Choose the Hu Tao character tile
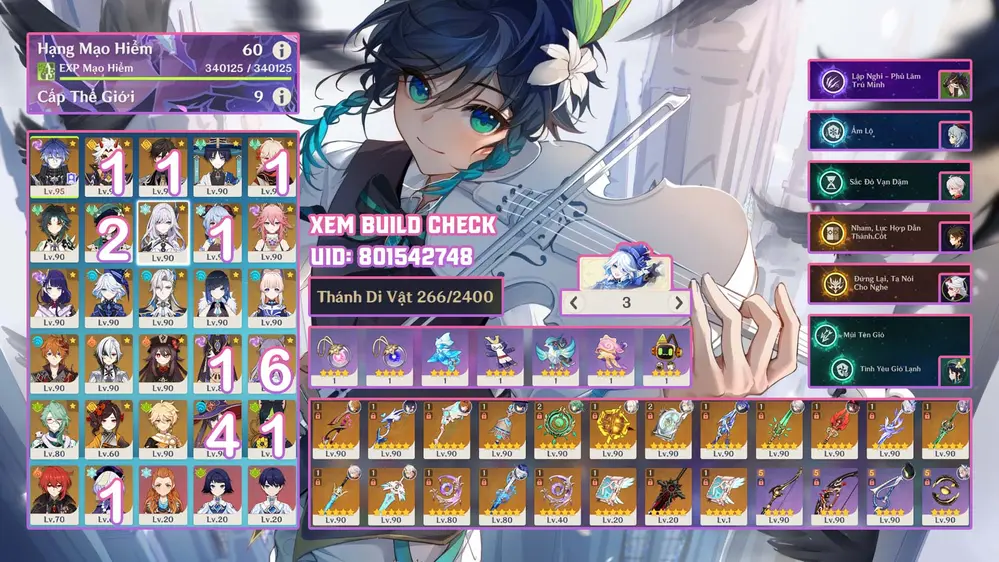Screen dimensions: 999x562 point(165,361)
